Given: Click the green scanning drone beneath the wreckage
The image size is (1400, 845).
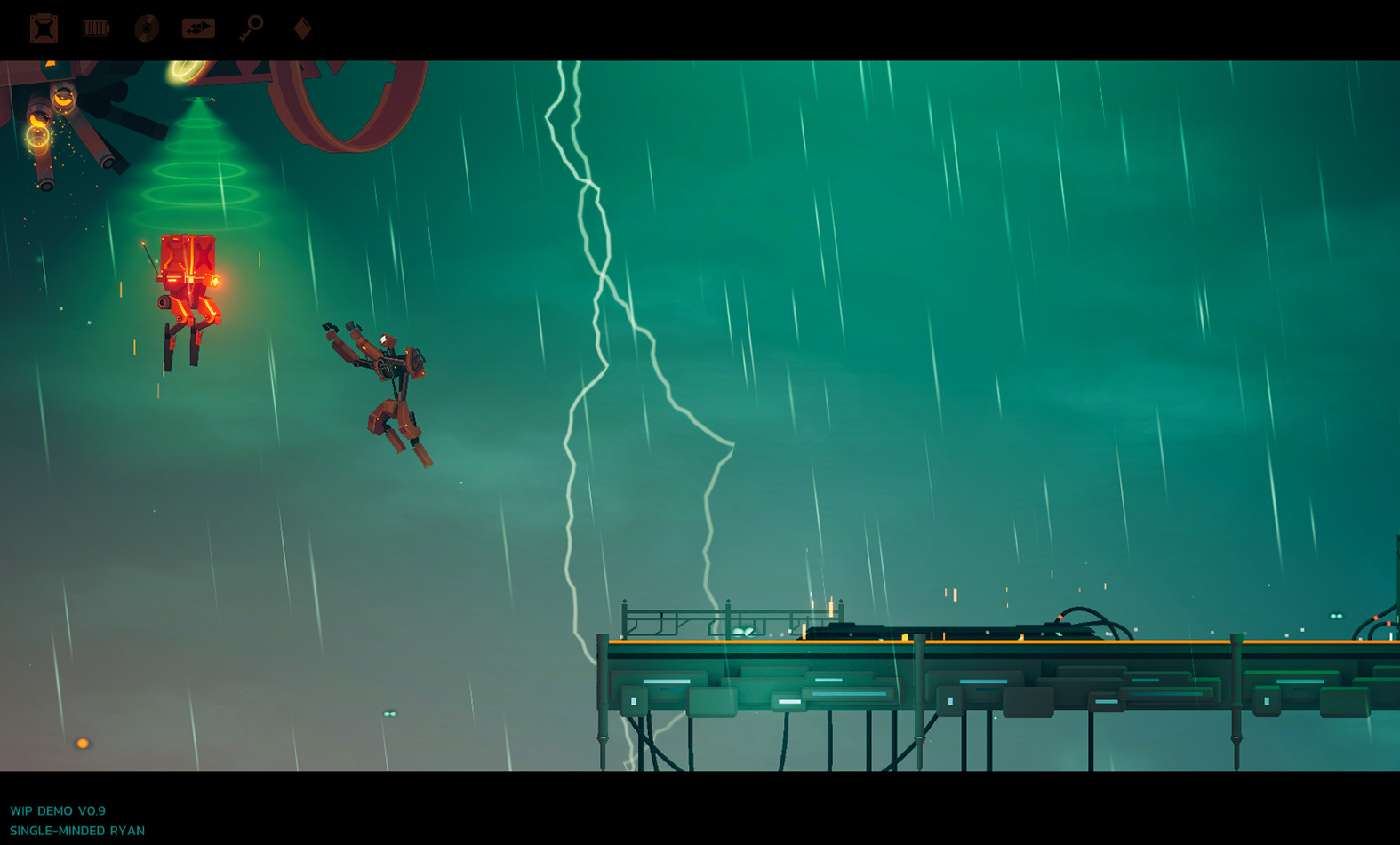Looking at the screenshot, I should coord(197,98).
